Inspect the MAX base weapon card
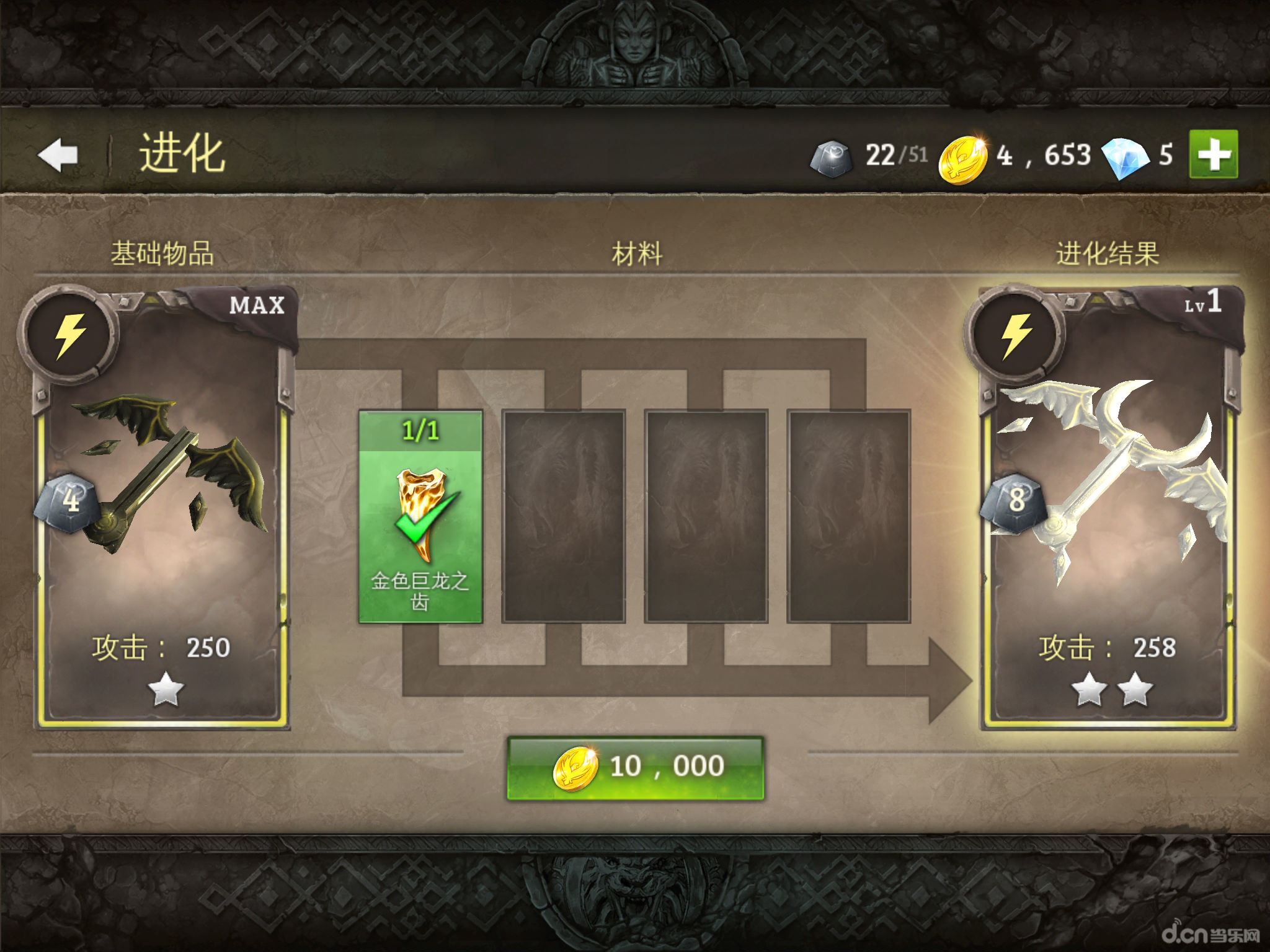1270x952 pixels. point(161,508)
